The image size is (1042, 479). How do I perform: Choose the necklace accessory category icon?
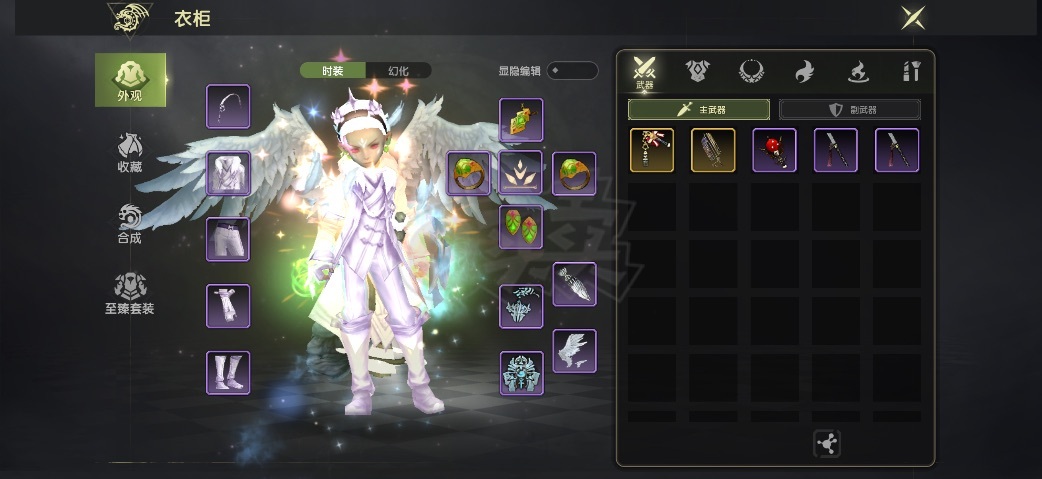point(751,71)
